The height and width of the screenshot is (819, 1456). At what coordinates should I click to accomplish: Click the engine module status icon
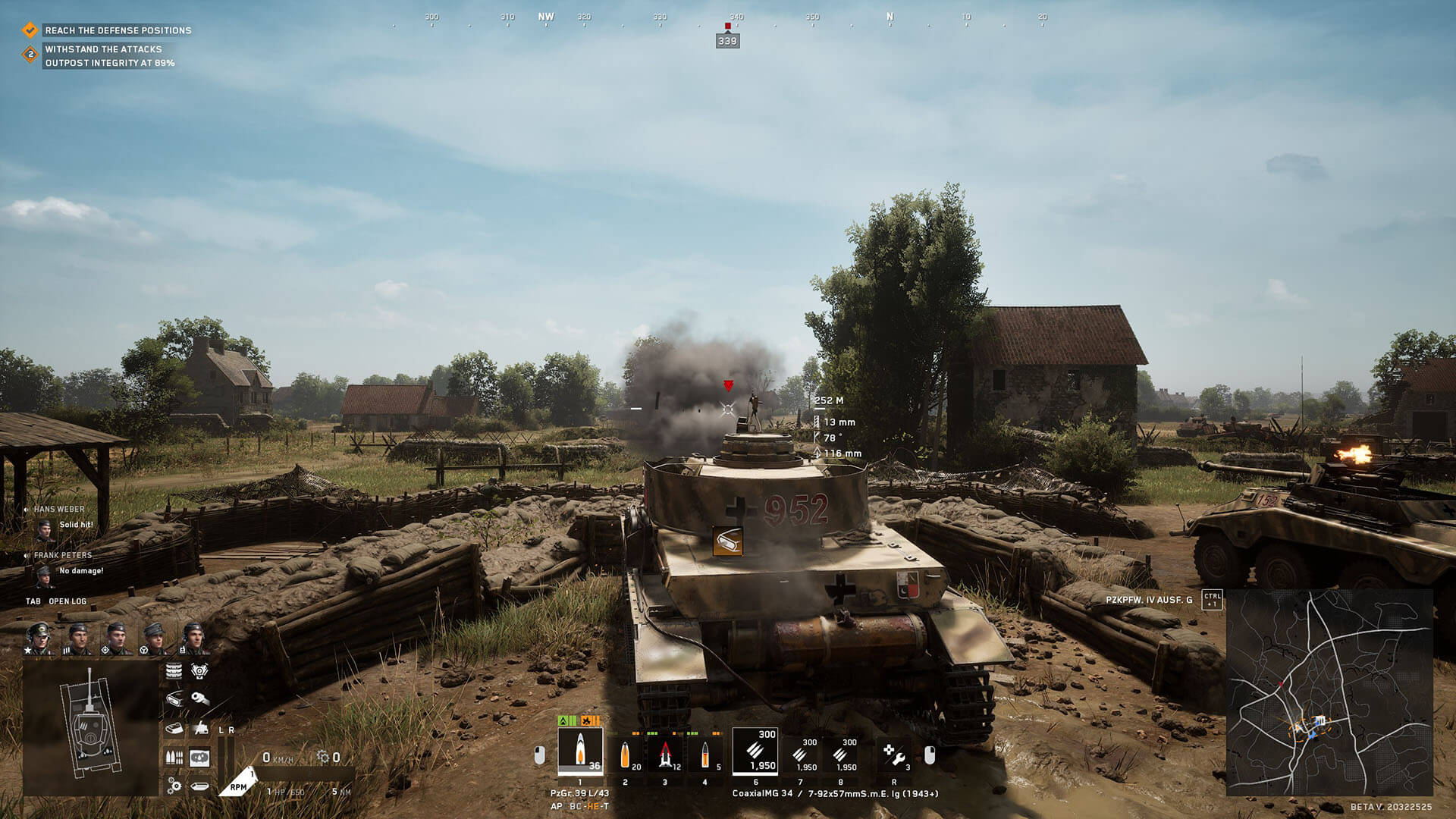click(x=199, y=671)
